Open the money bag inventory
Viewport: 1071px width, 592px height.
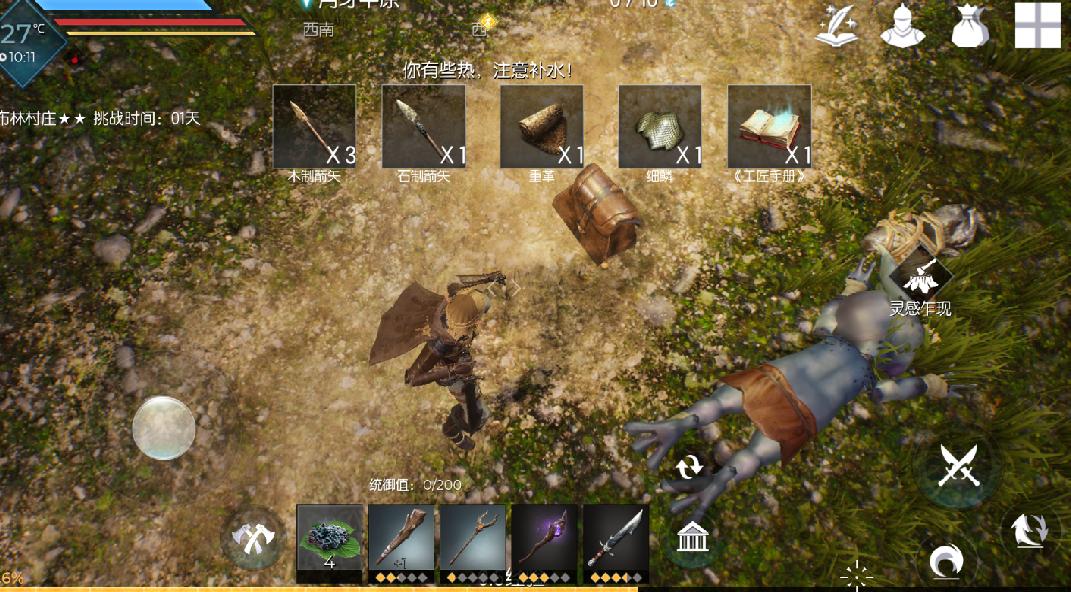(x=969, y=26)
